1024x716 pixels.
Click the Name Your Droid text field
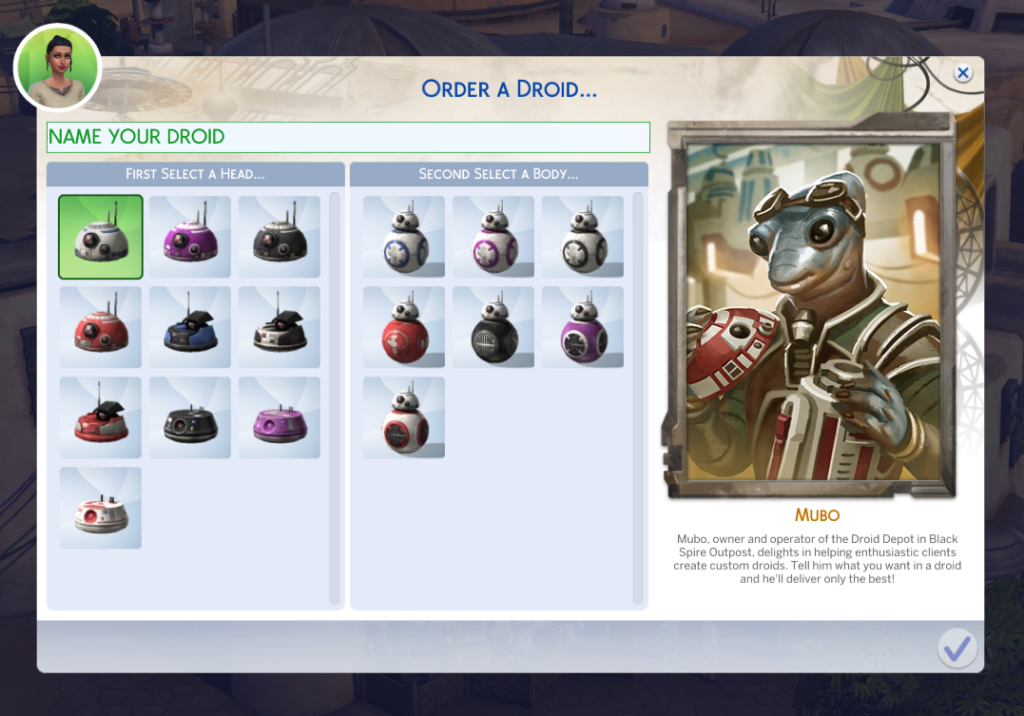(x=348, y=137)
